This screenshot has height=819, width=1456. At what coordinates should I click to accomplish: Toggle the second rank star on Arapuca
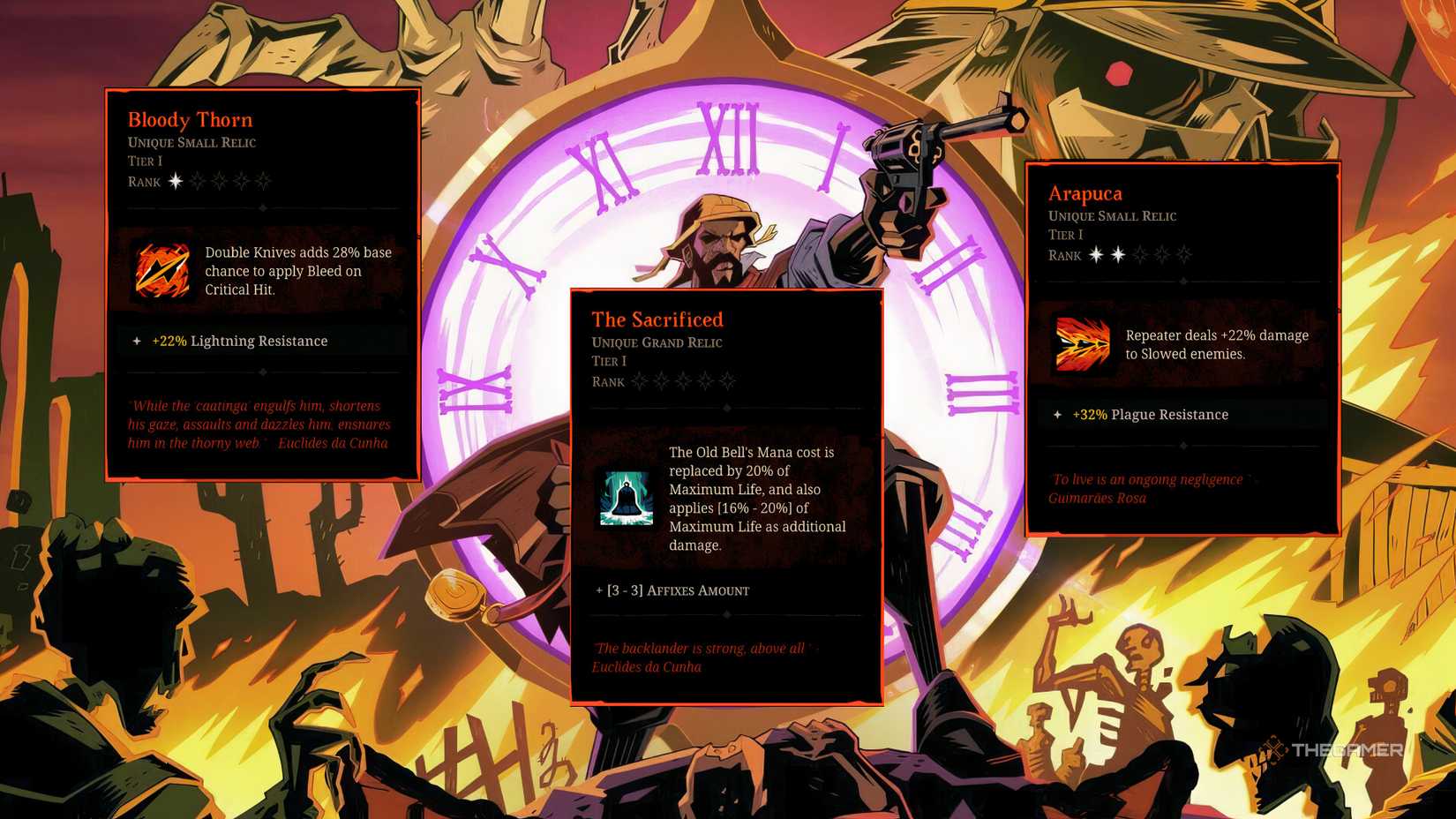pos(1116,254)
